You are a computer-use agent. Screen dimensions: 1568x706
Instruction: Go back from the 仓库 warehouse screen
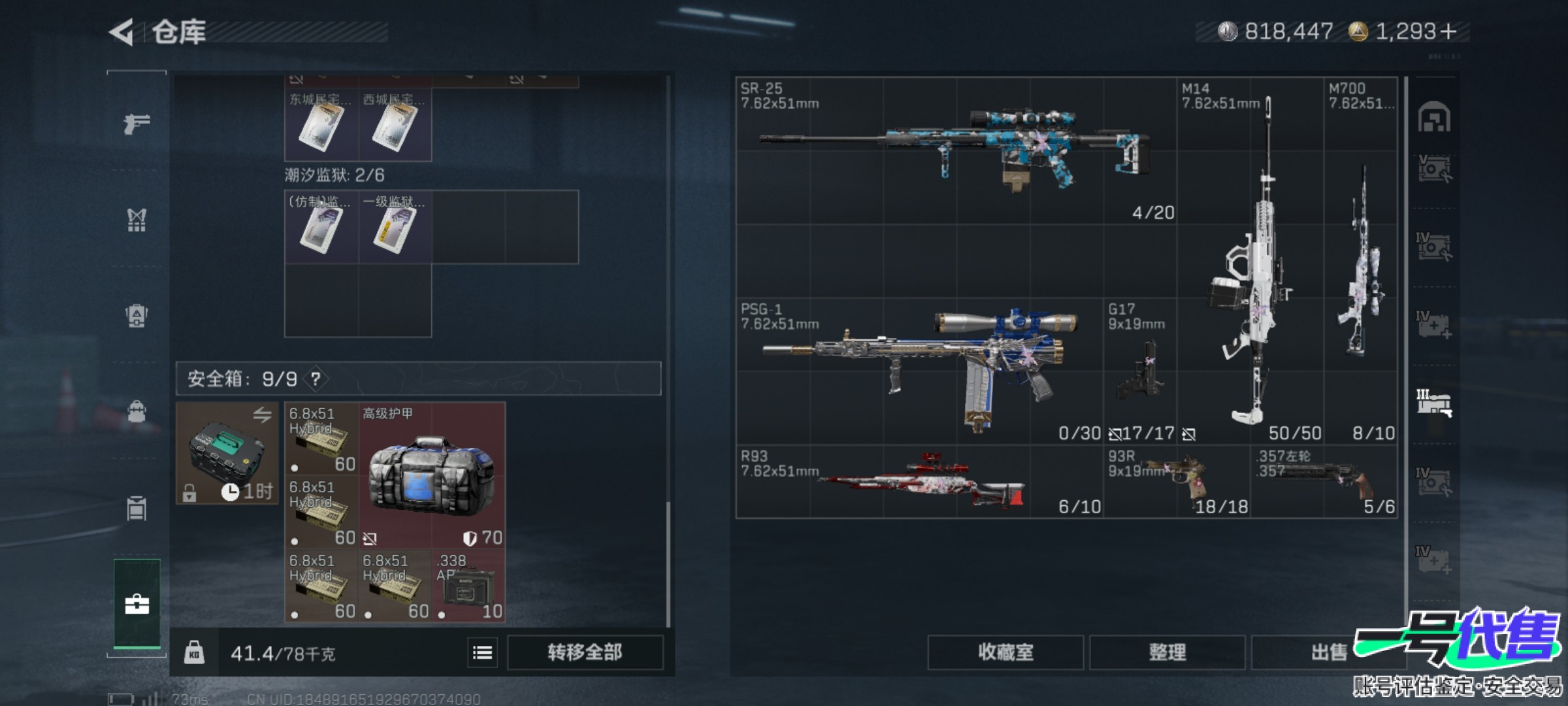[x=122, y=32]
